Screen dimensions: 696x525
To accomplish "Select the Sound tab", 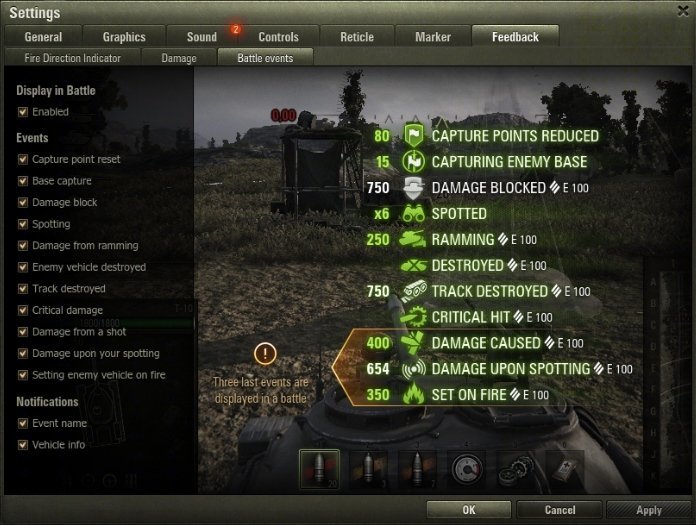I will coord(202,37).
